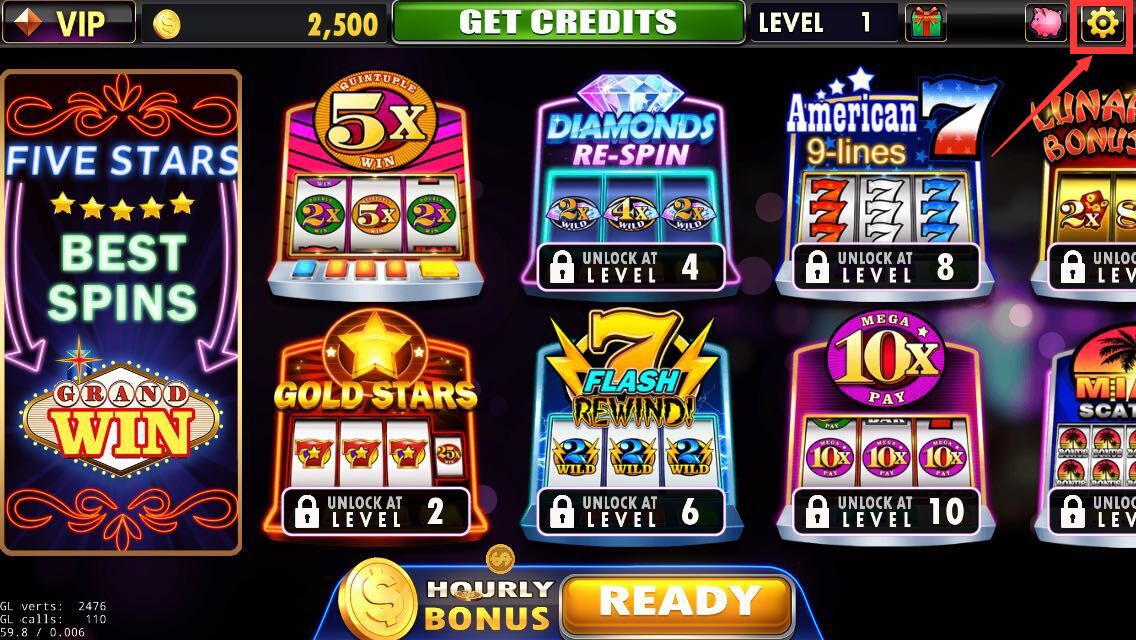Collect the hourly bonus with Ready

point(676,603)
